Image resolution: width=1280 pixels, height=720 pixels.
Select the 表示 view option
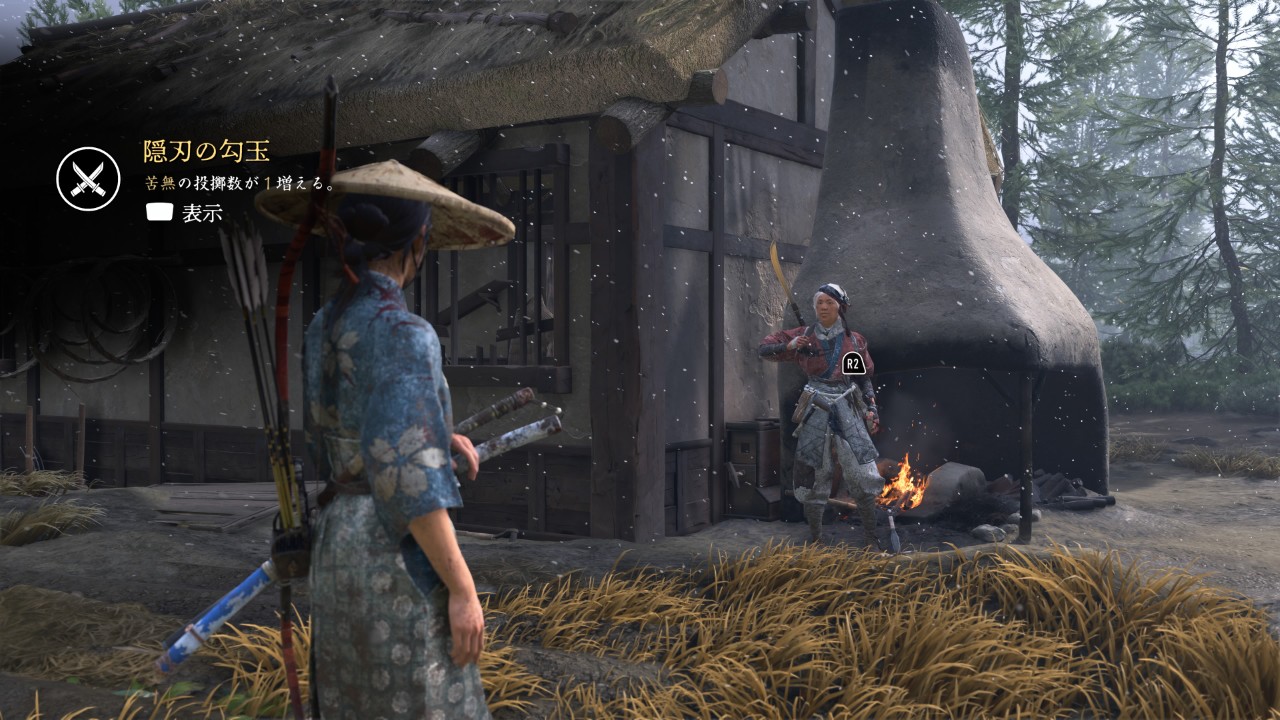point(185,212)
